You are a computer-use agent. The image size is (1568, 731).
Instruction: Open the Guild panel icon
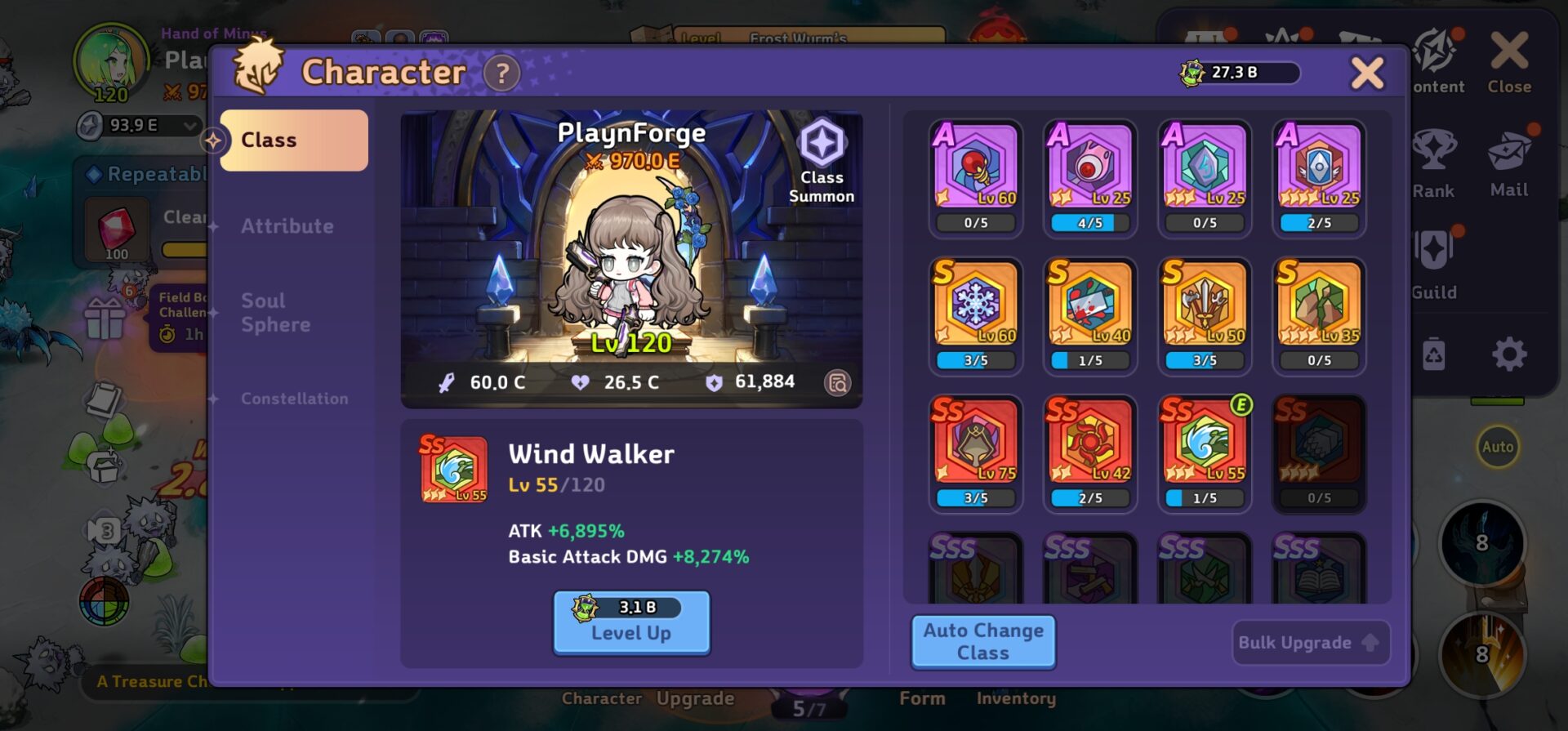click(1435, 261)
